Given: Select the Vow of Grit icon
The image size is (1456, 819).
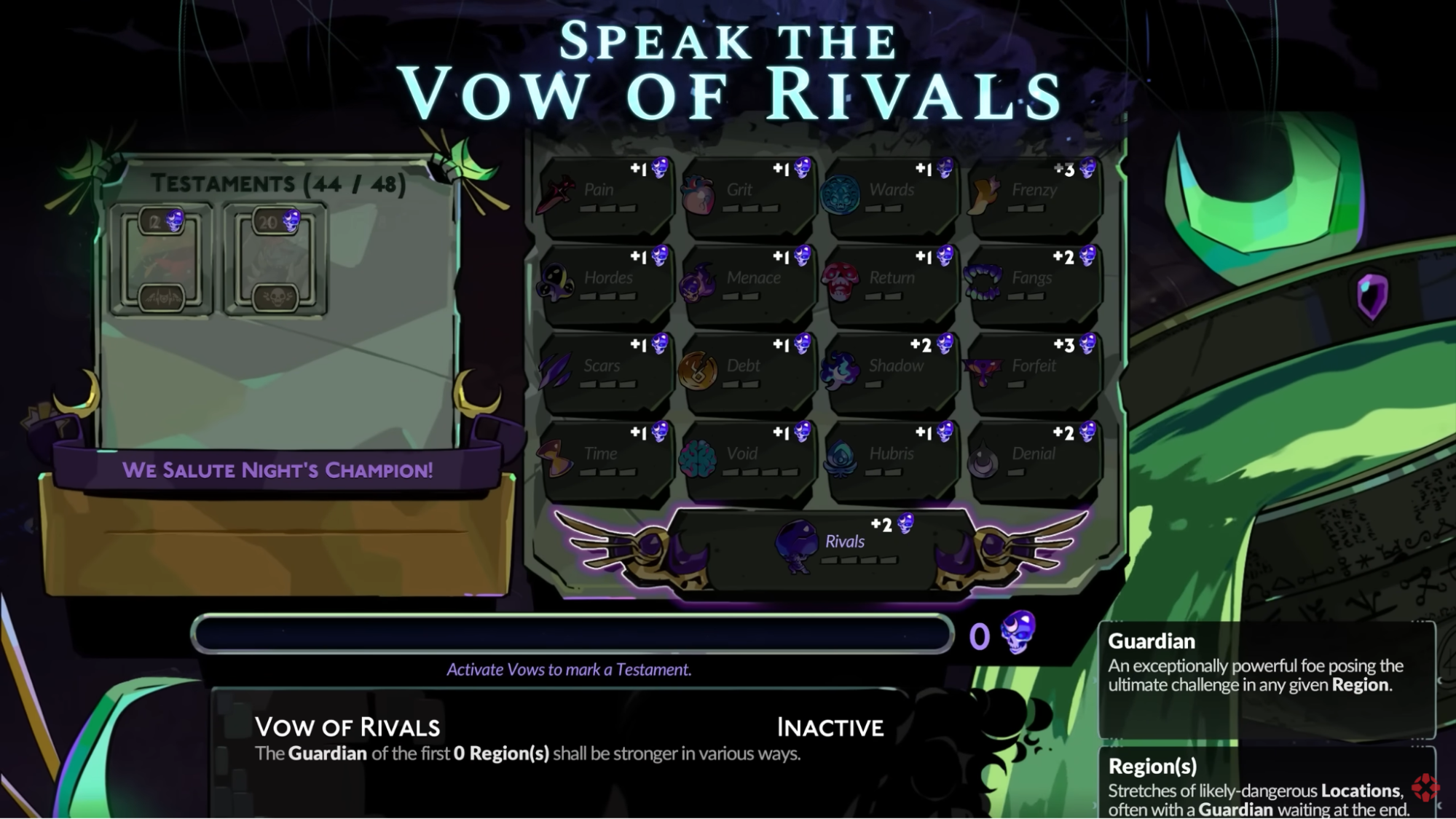Looking at the screenshot, I should coord(698,194).
